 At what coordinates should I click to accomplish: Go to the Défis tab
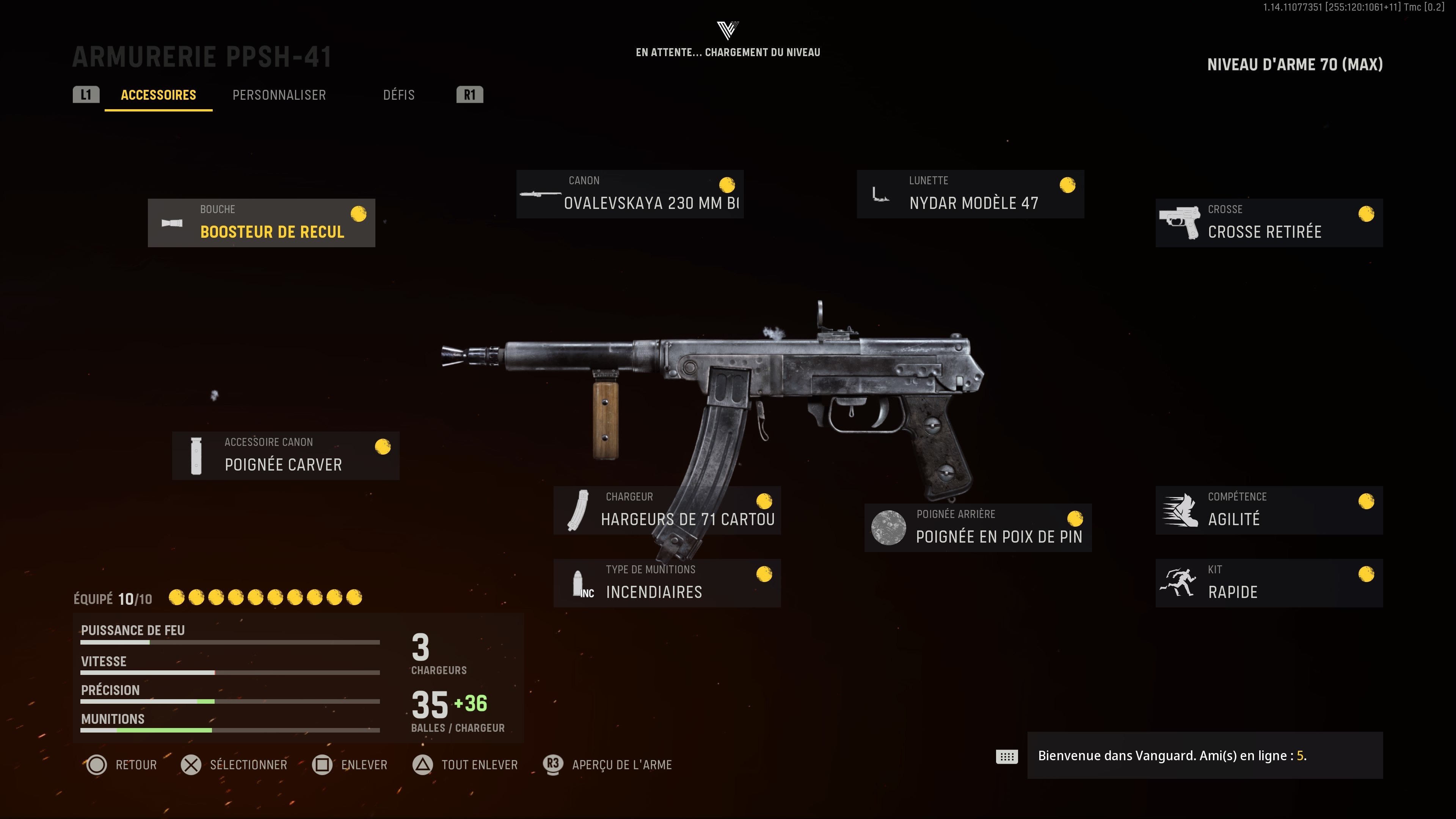pos(399,95)
